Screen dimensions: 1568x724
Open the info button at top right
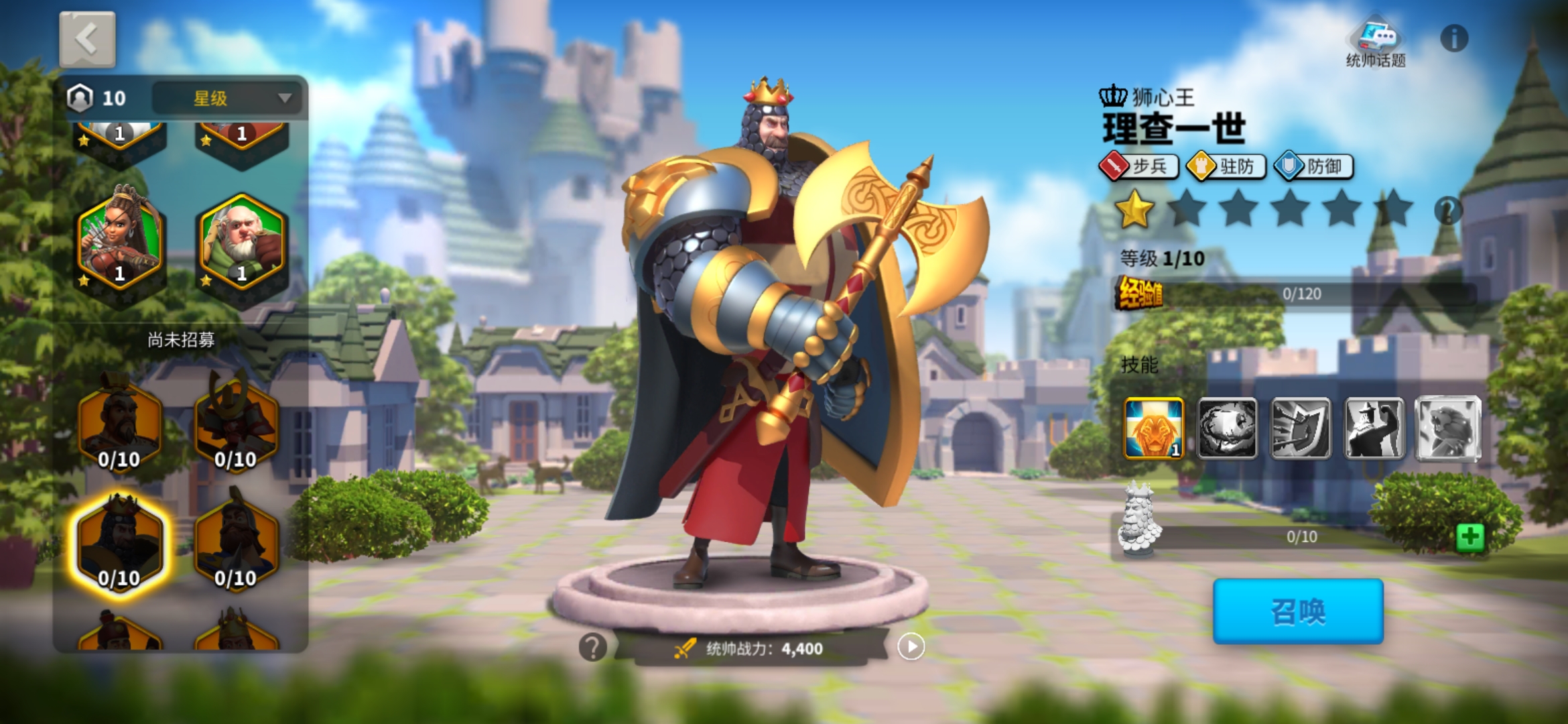click(x=1453, y=38)
